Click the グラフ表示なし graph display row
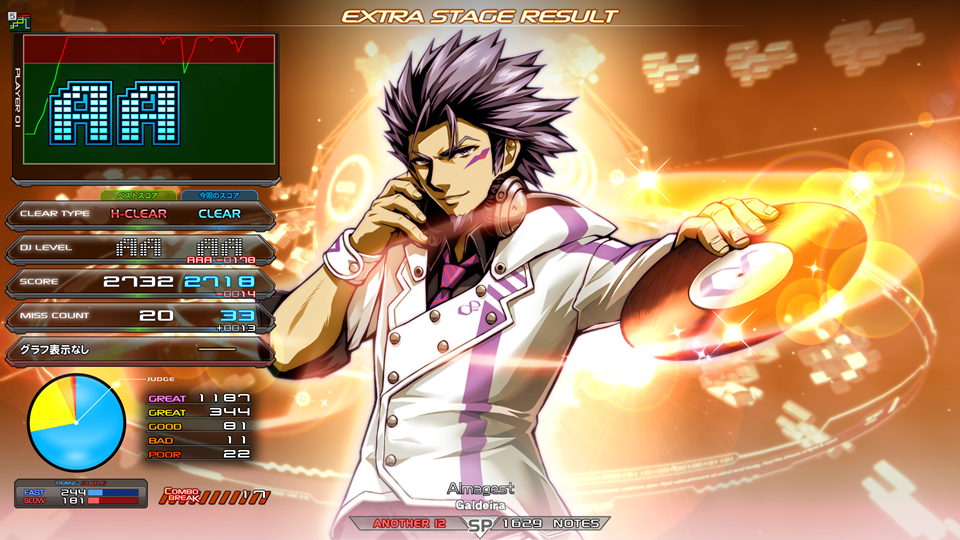This screenshot has width=960, height=540. (139, 350)
